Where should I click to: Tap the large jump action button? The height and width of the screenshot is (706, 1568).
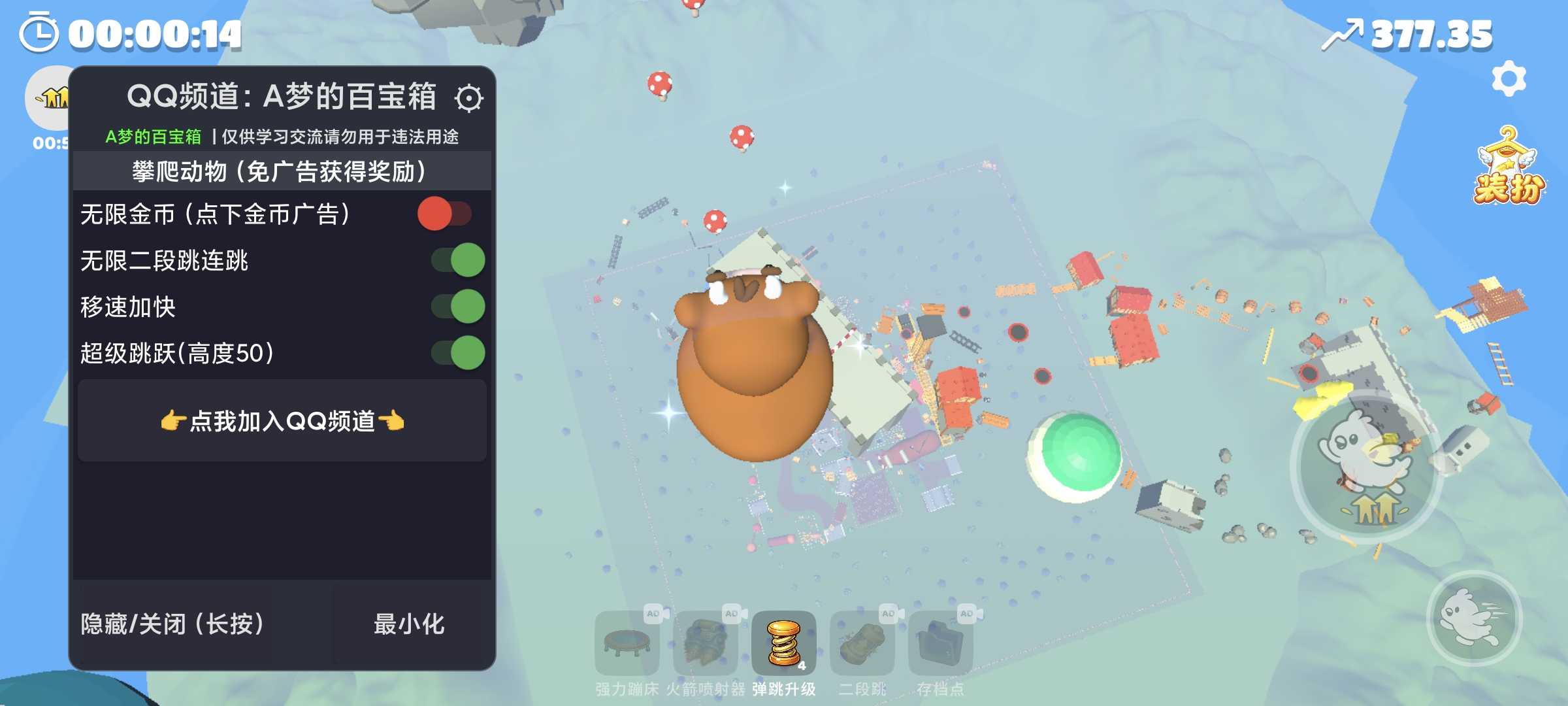pyautogui.click(x=1367, y=467)
